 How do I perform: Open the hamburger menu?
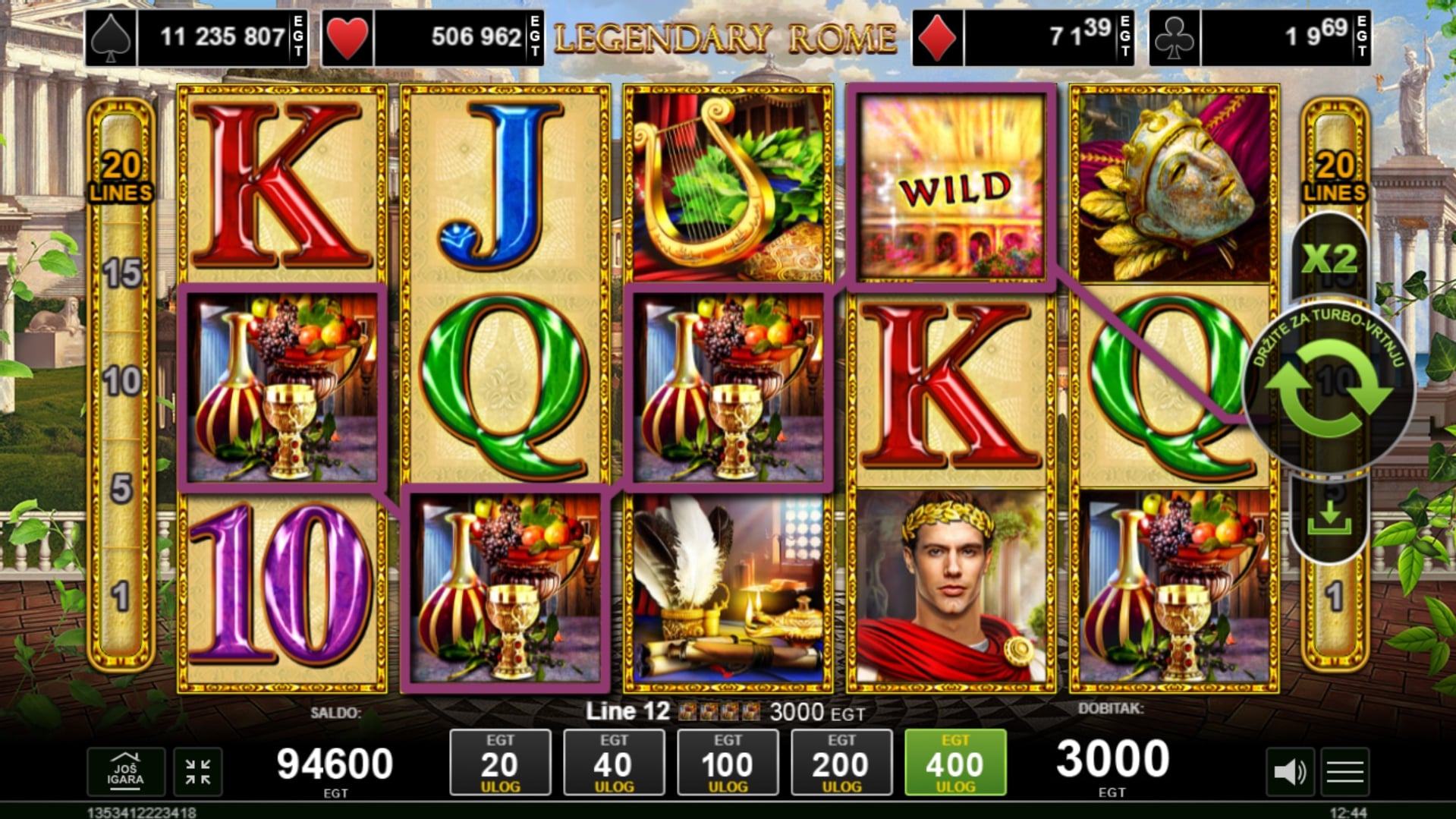(1345, 772)
